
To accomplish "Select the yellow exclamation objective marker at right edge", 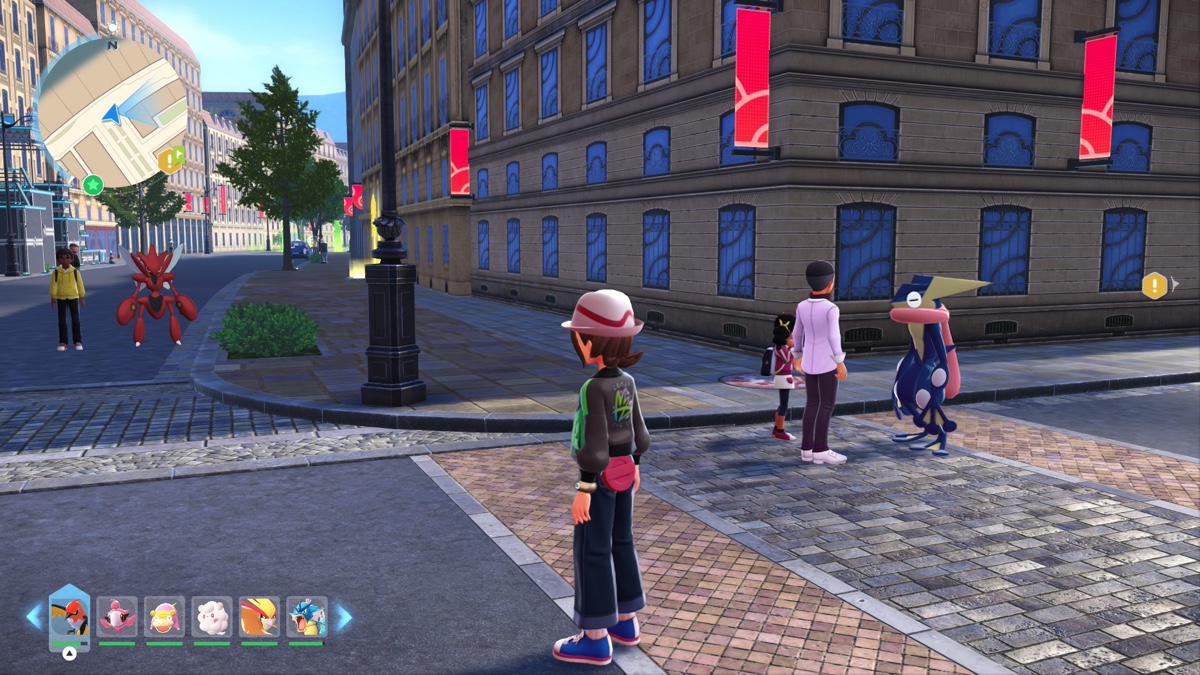I will pos(1155,286).
